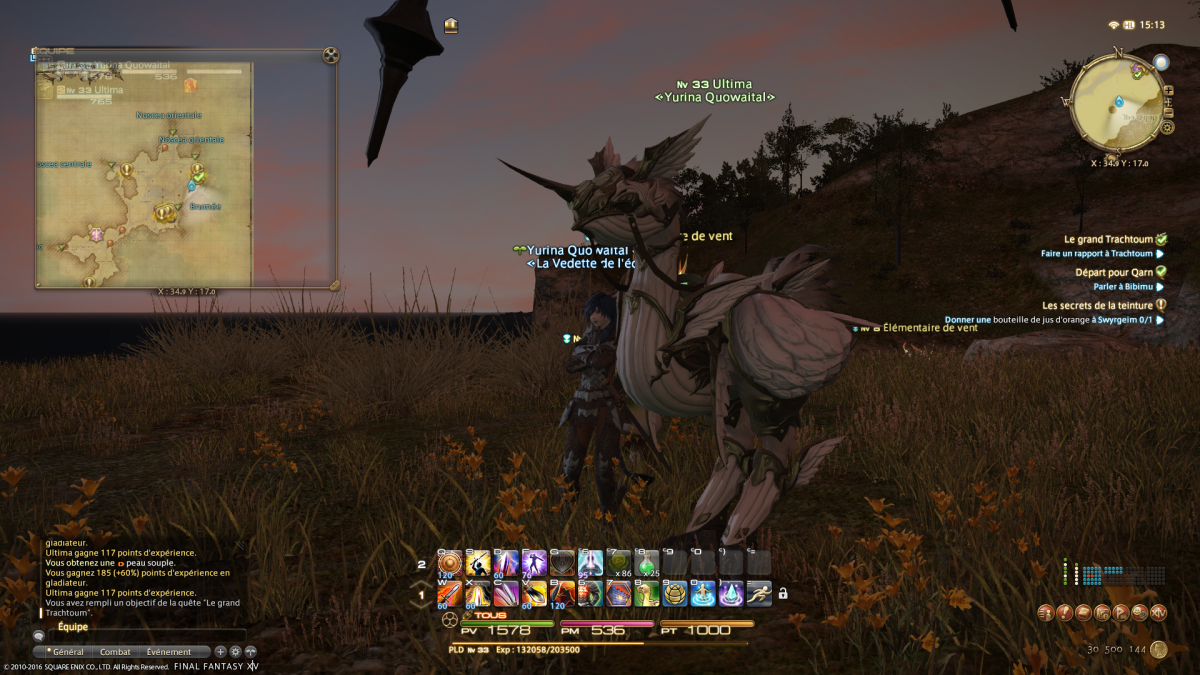Image resolution: width=1200 pixels, height=675 pixels.
Task: Toggle the hotbar padlock icon
Action: click(783, 594)
